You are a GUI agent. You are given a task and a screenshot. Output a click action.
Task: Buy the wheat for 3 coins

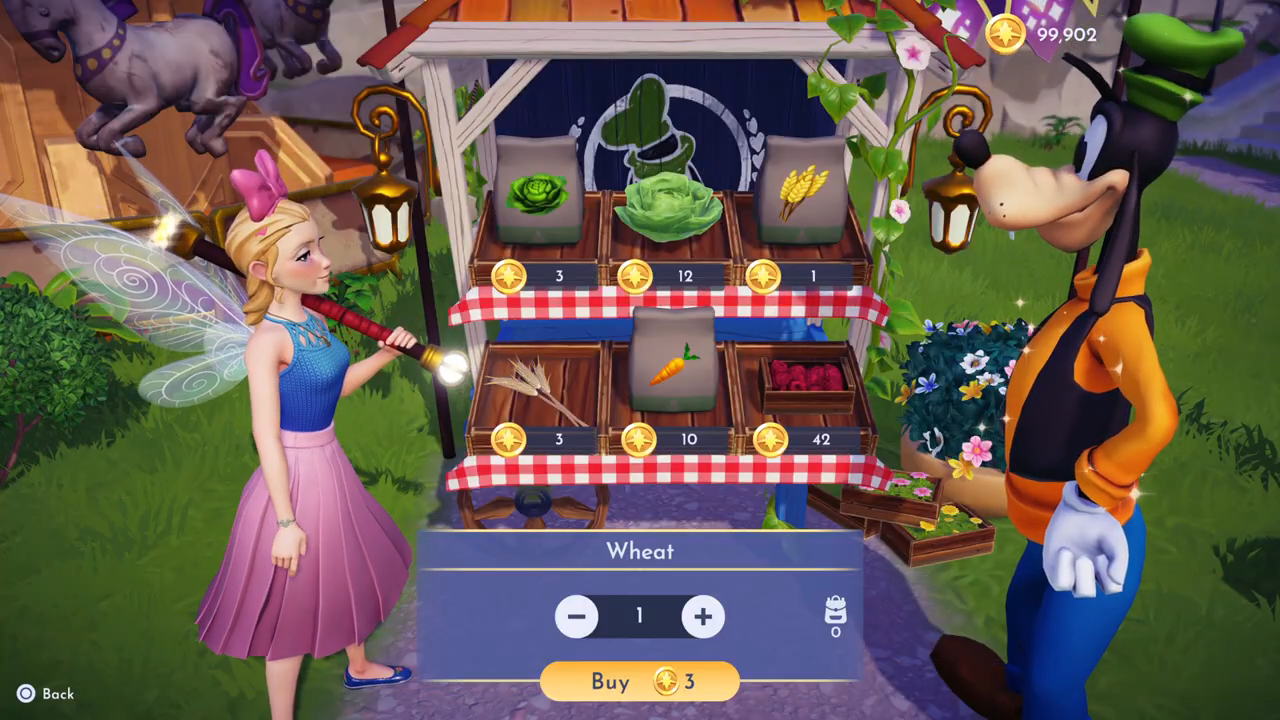[640, 682]
